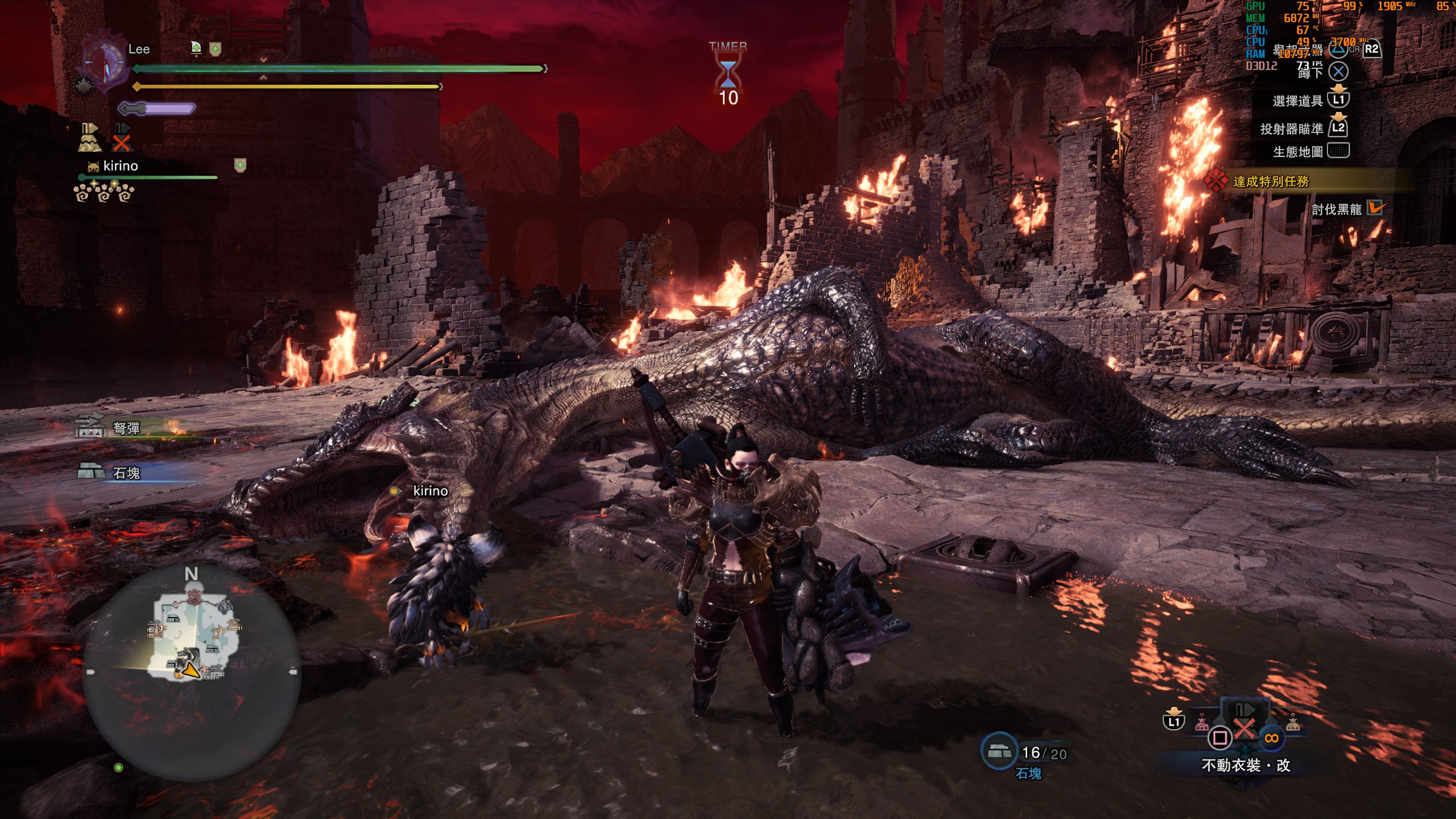Click the crossed-out red X mantle icon
1456x819 pixels.
coord(122,138)
